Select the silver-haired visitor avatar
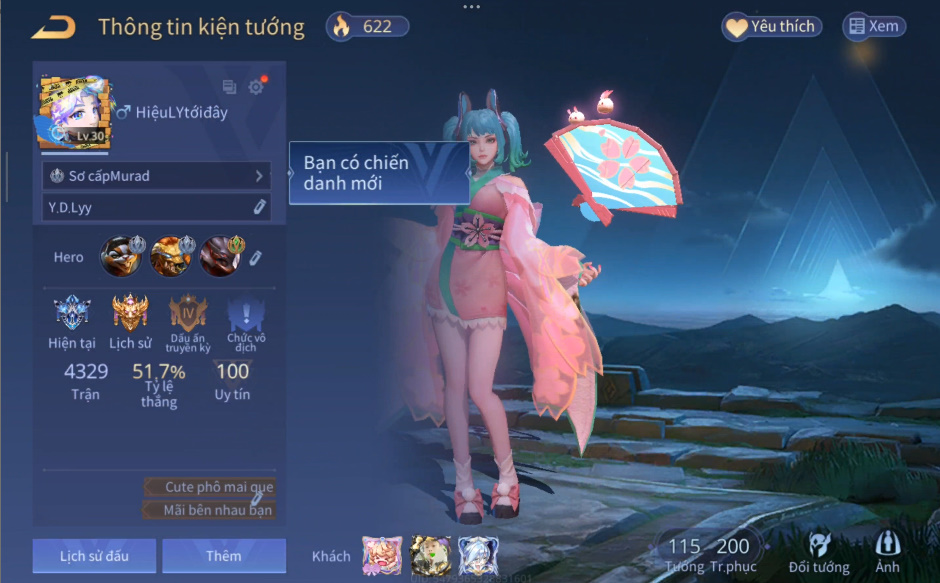 pyautogui.click(x=478, y=556)
